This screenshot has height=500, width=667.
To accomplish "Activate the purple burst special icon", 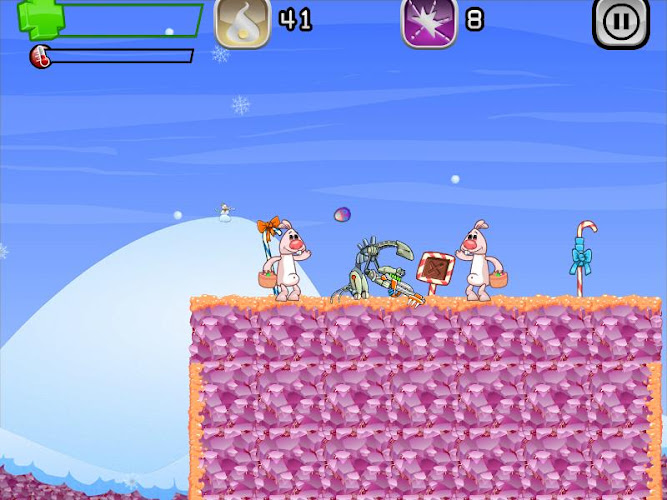I will pyautogui.click(x=428, y=22).
